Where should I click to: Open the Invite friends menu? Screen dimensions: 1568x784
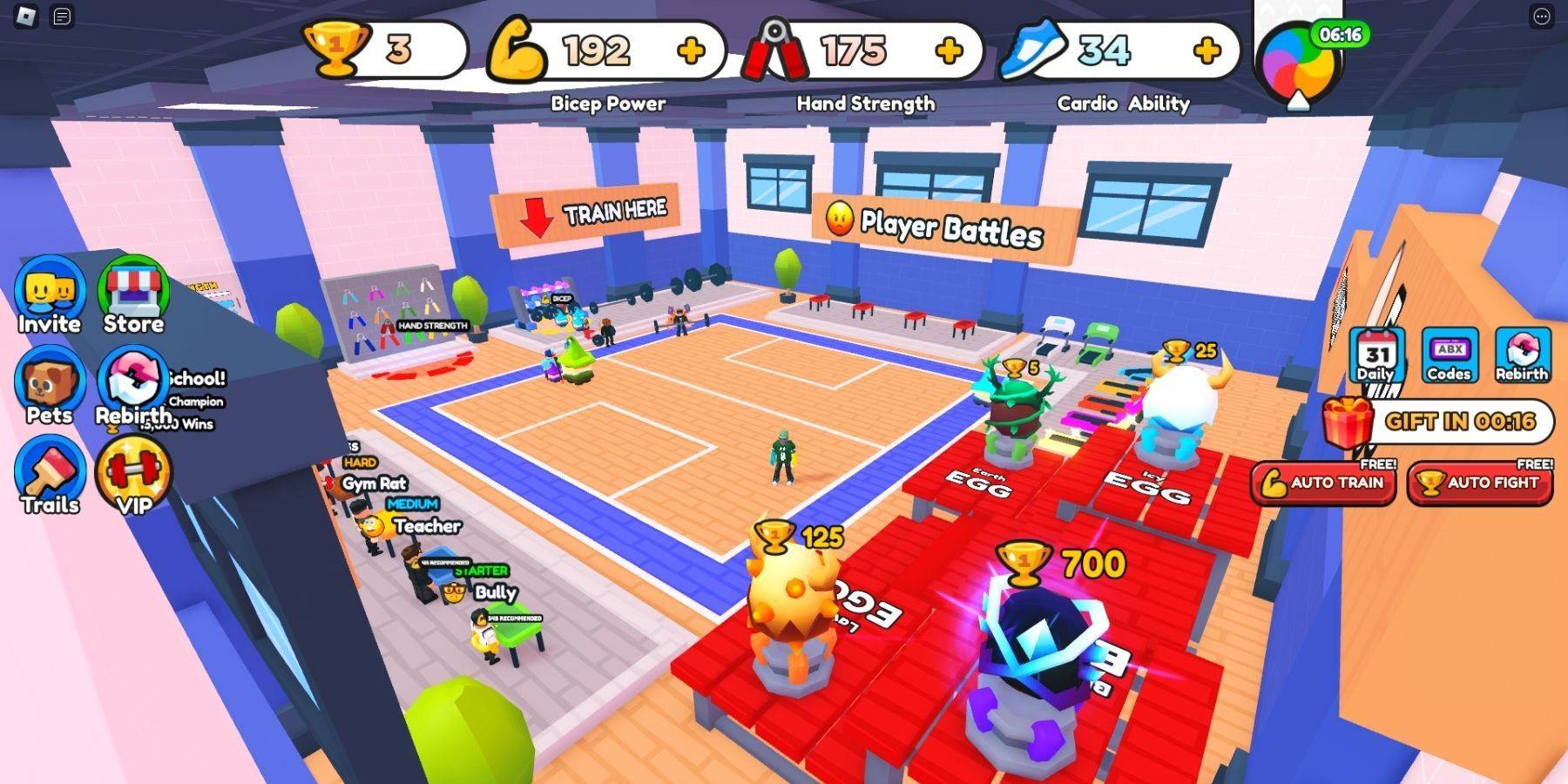click(x=48, y=294)
